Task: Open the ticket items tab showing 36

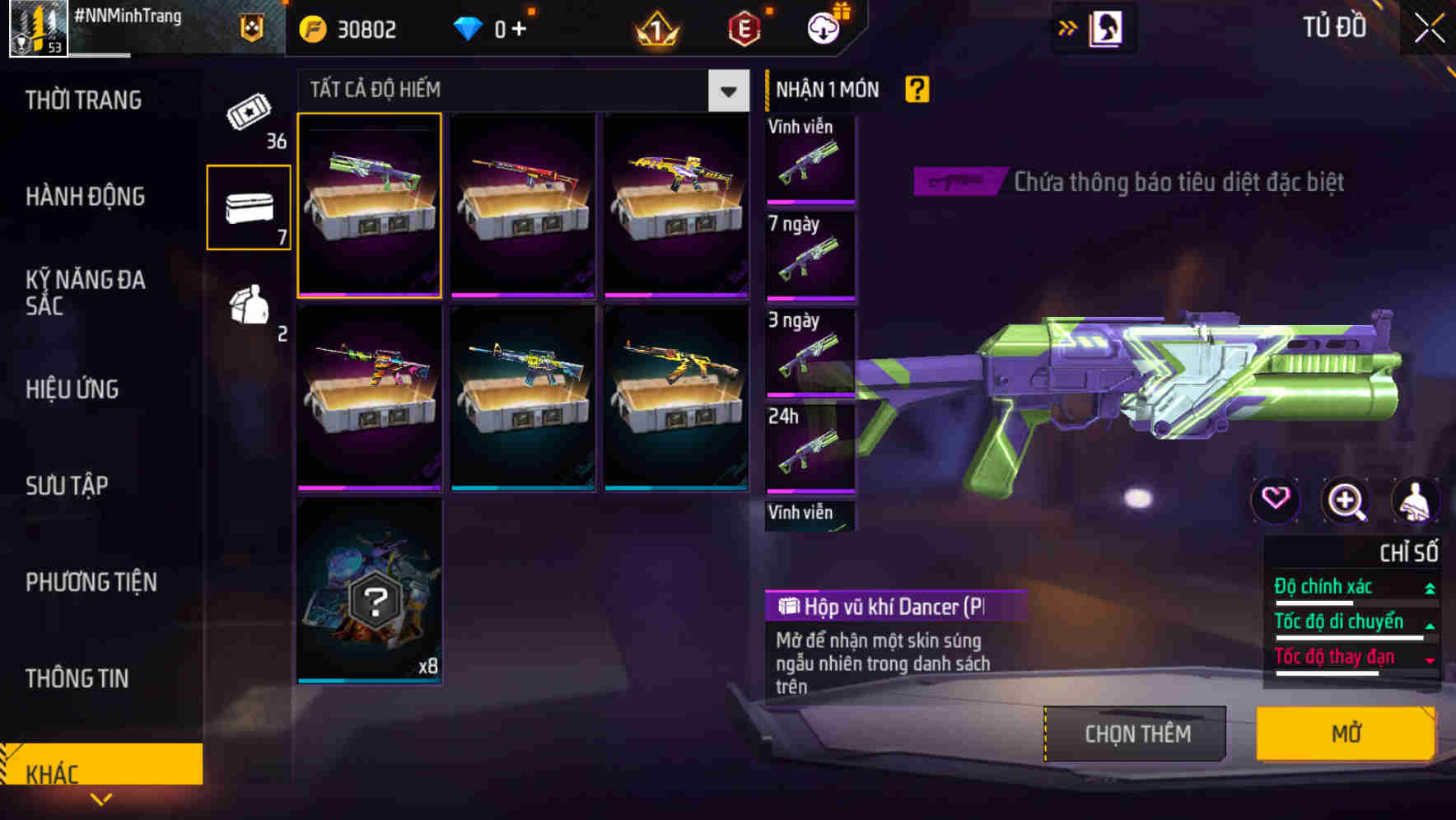Action: [x=247, y=119]
